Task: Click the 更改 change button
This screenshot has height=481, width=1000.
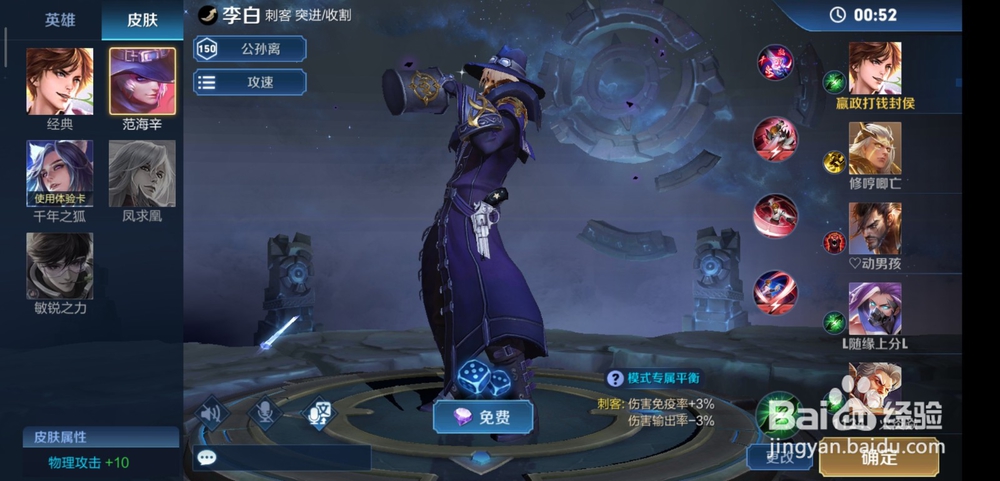Action: 779,458
